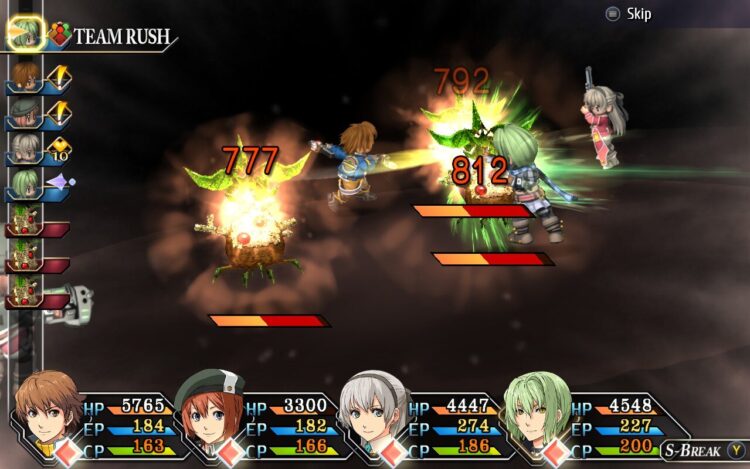This screenshot has height=469, width=750.
Task: Select the green-beret girl's party portrait
Action: pos(210,408)
